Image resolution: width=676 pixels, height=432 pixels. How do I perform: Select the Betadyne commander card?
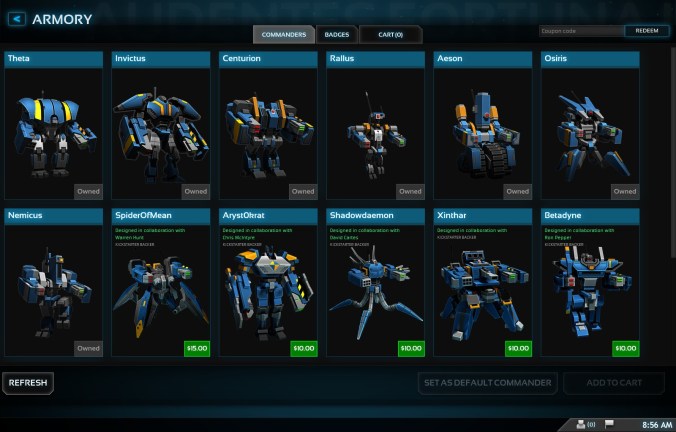(x=589, y=283)
